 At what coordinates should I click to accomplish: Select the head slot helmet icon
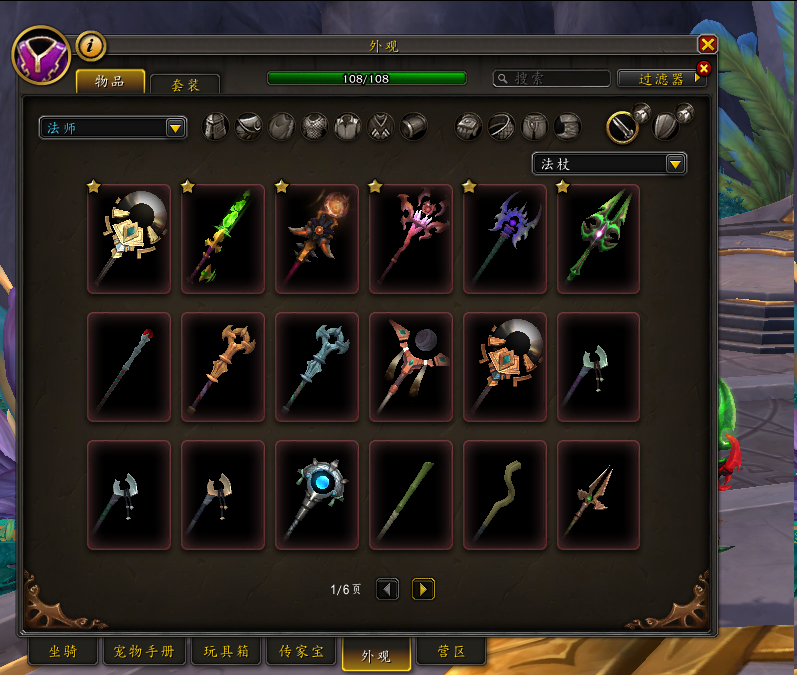coord(216,127)
